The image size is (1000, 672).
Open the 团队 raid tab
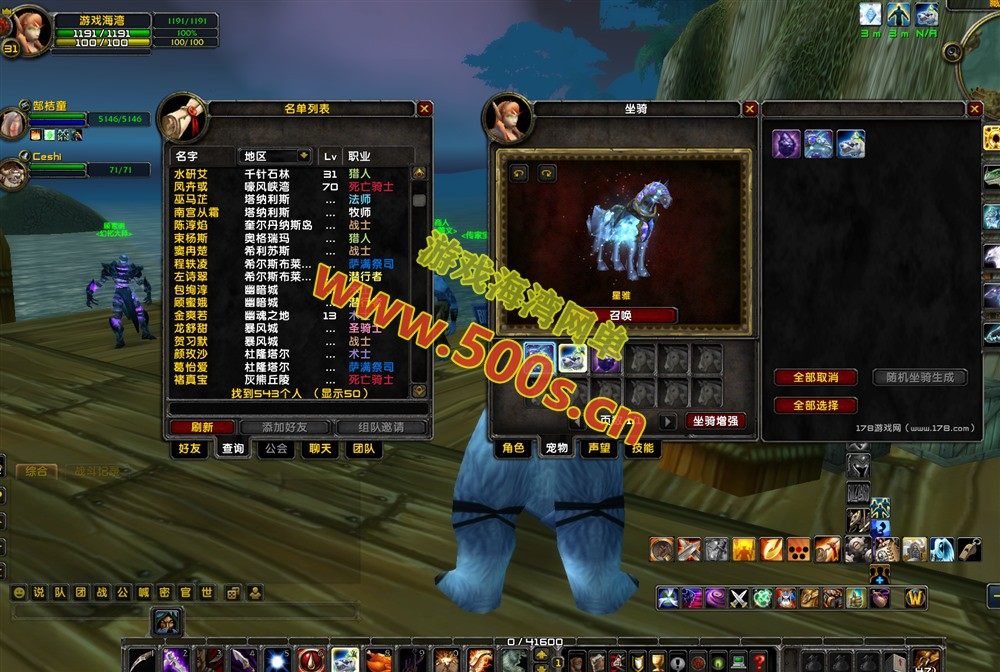pyautogui.click(x=363, y=449)
